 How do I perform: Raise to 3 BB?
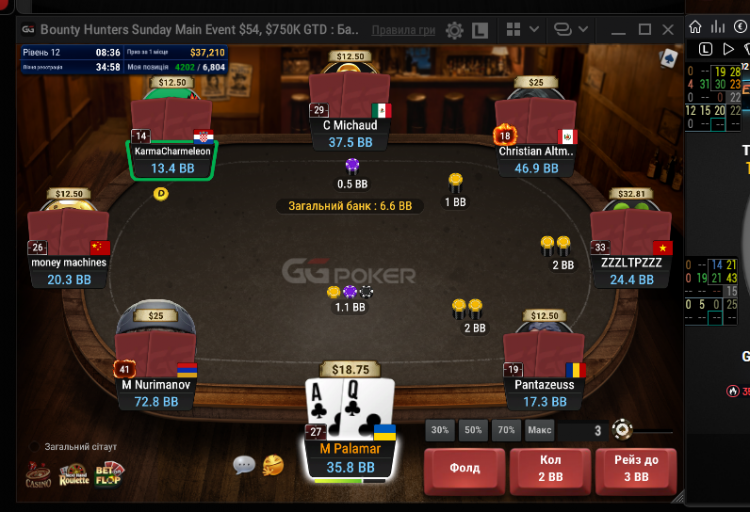636,469
